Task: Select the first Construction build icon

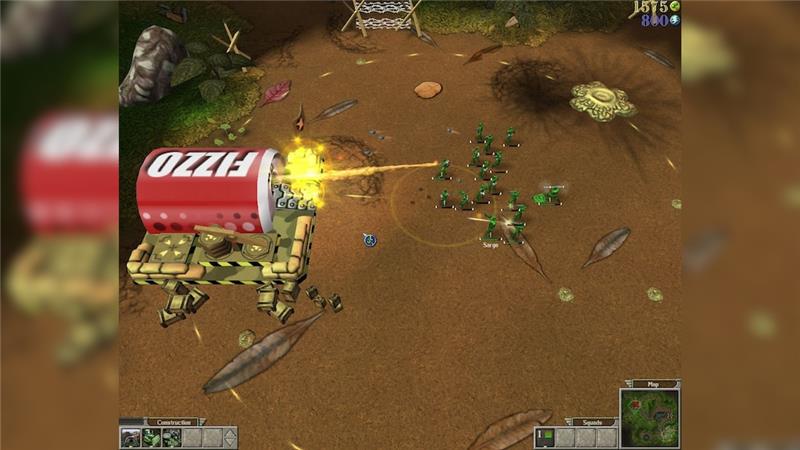Action: (130, 438)
